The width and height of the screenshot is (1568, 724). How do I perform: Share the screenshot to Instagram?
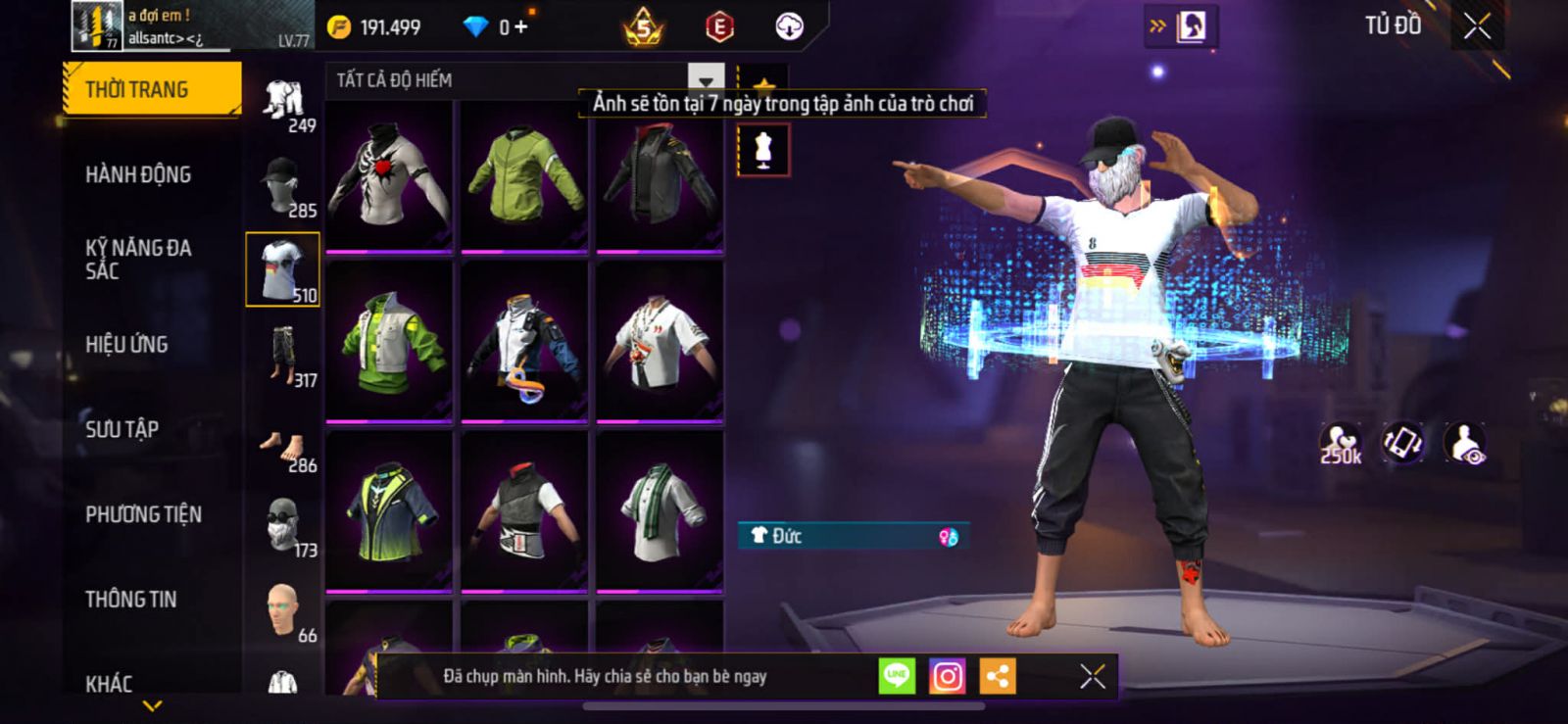947,676
